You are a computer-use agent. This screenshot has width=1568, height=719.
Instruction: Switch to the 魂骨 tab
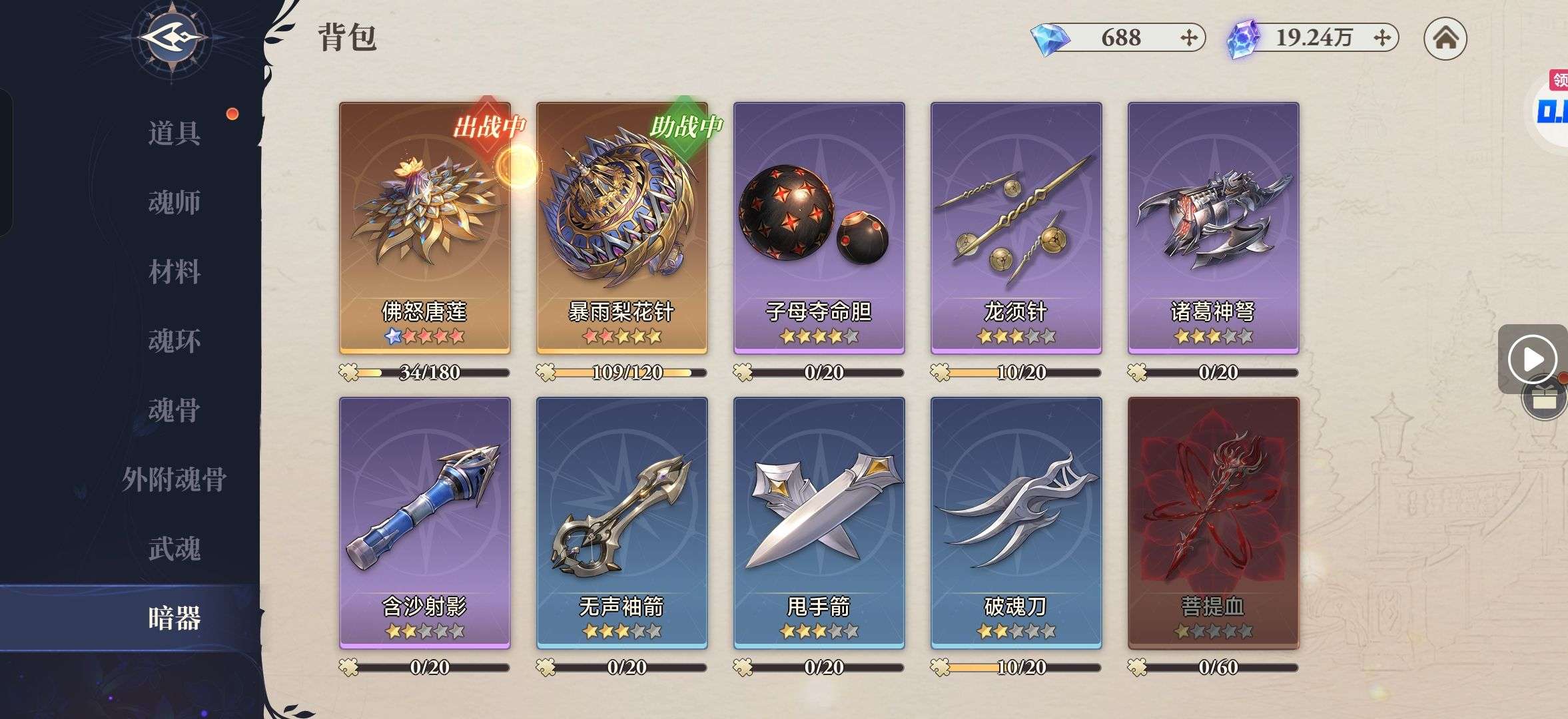[175, 410]
